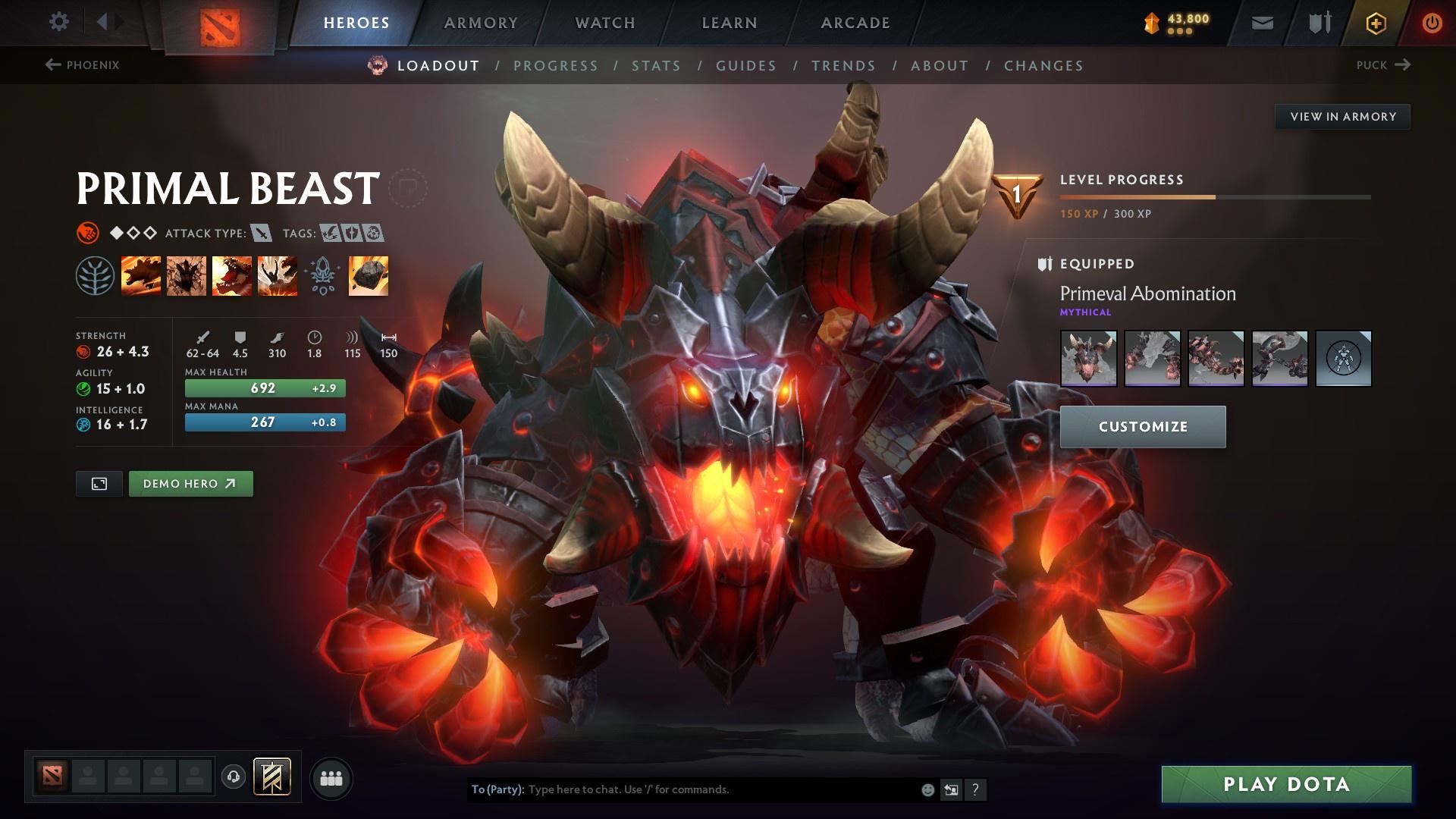
Task: Open the Primal Beast talent tree icon
Action: point(96,276)
